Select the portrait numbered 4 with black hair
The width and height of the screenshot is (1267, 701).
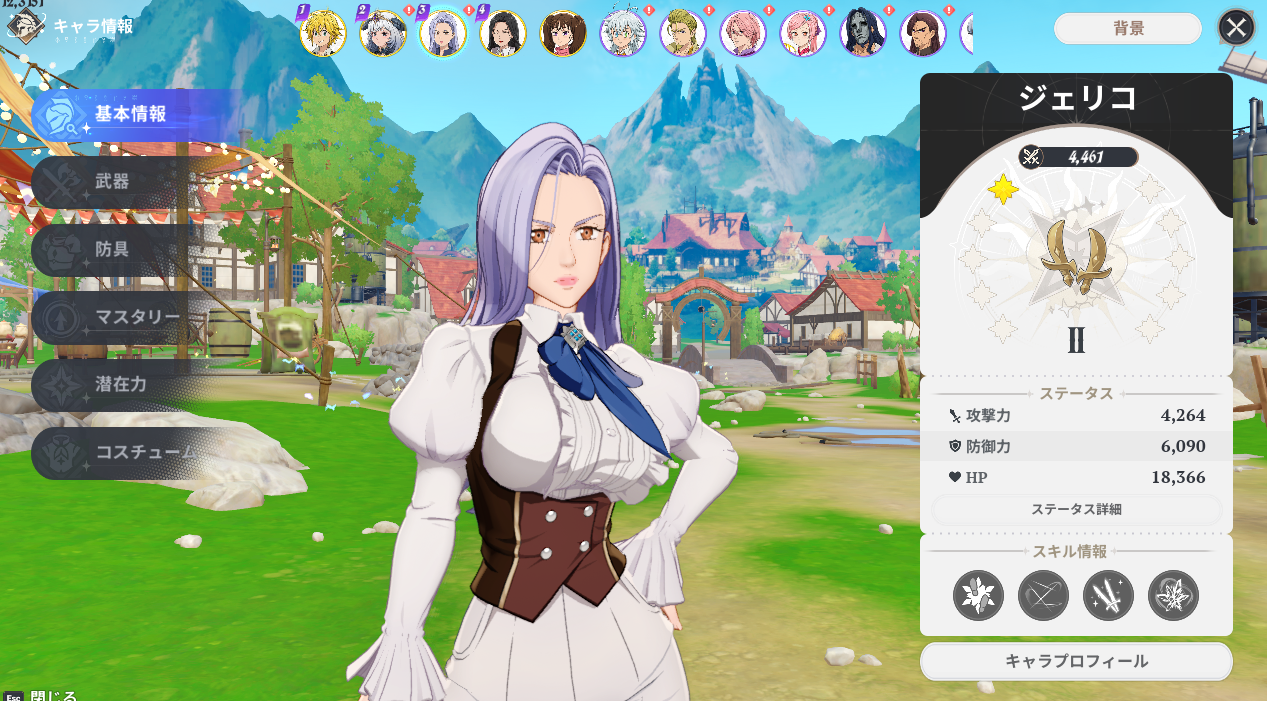(x=502, y=34)
